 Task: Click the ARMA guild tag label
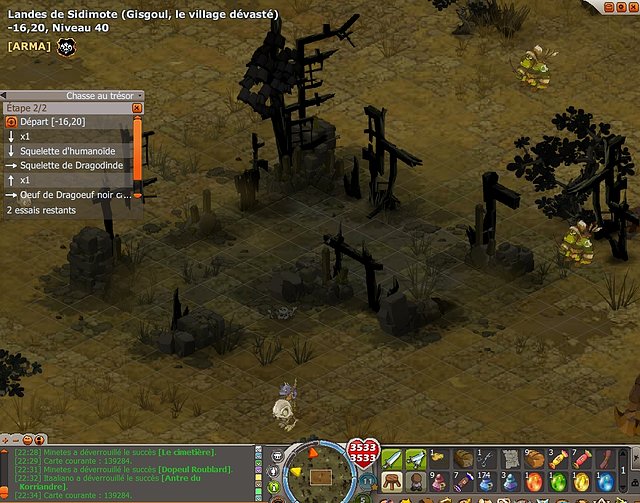point(28,46)
